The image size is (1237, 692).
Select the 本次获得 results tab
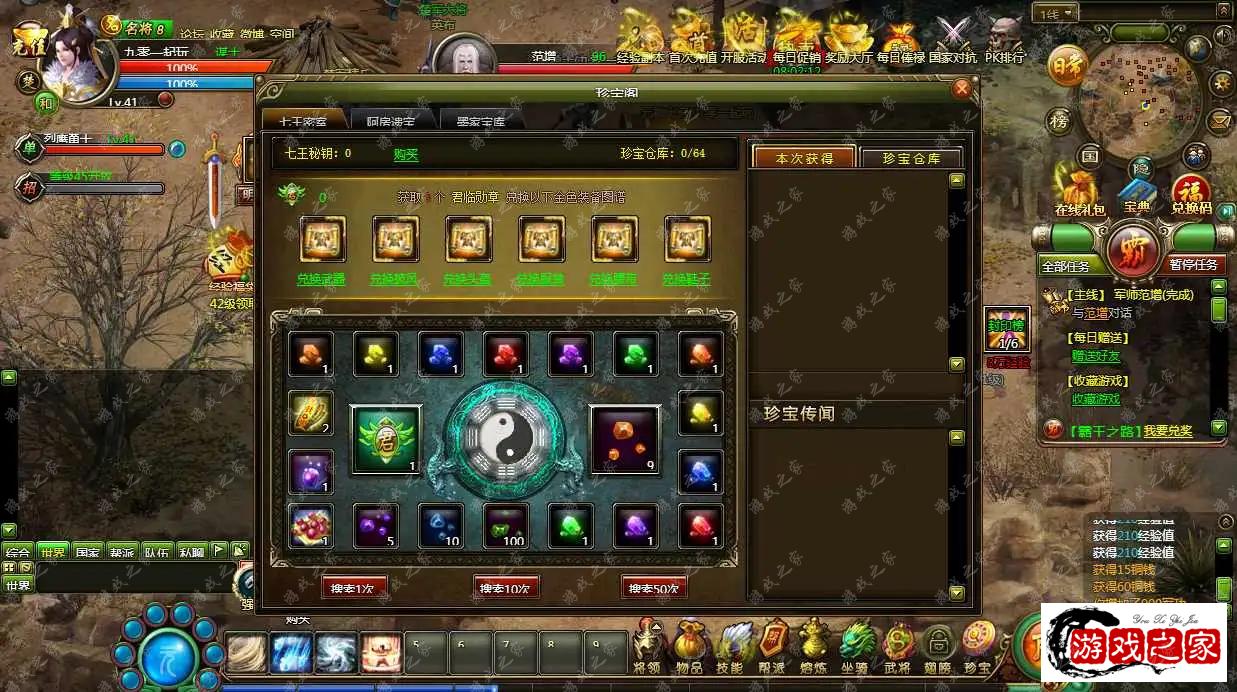pos(804,158)
